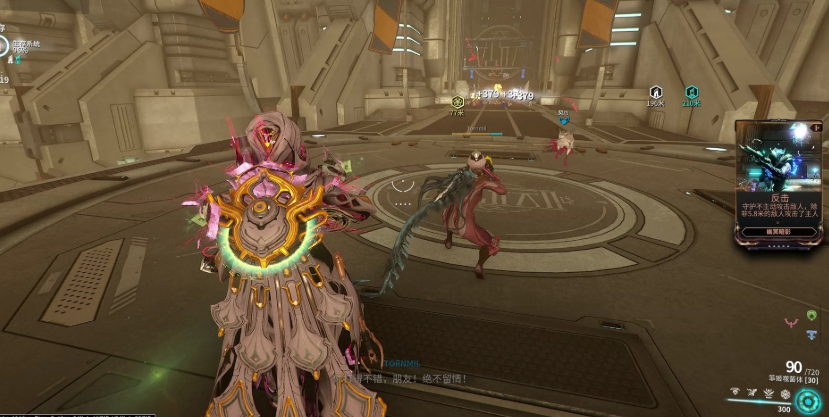The image size is (829, 417).
Task: Select the yellow objective marker at 77米
Action: (457, 102)
